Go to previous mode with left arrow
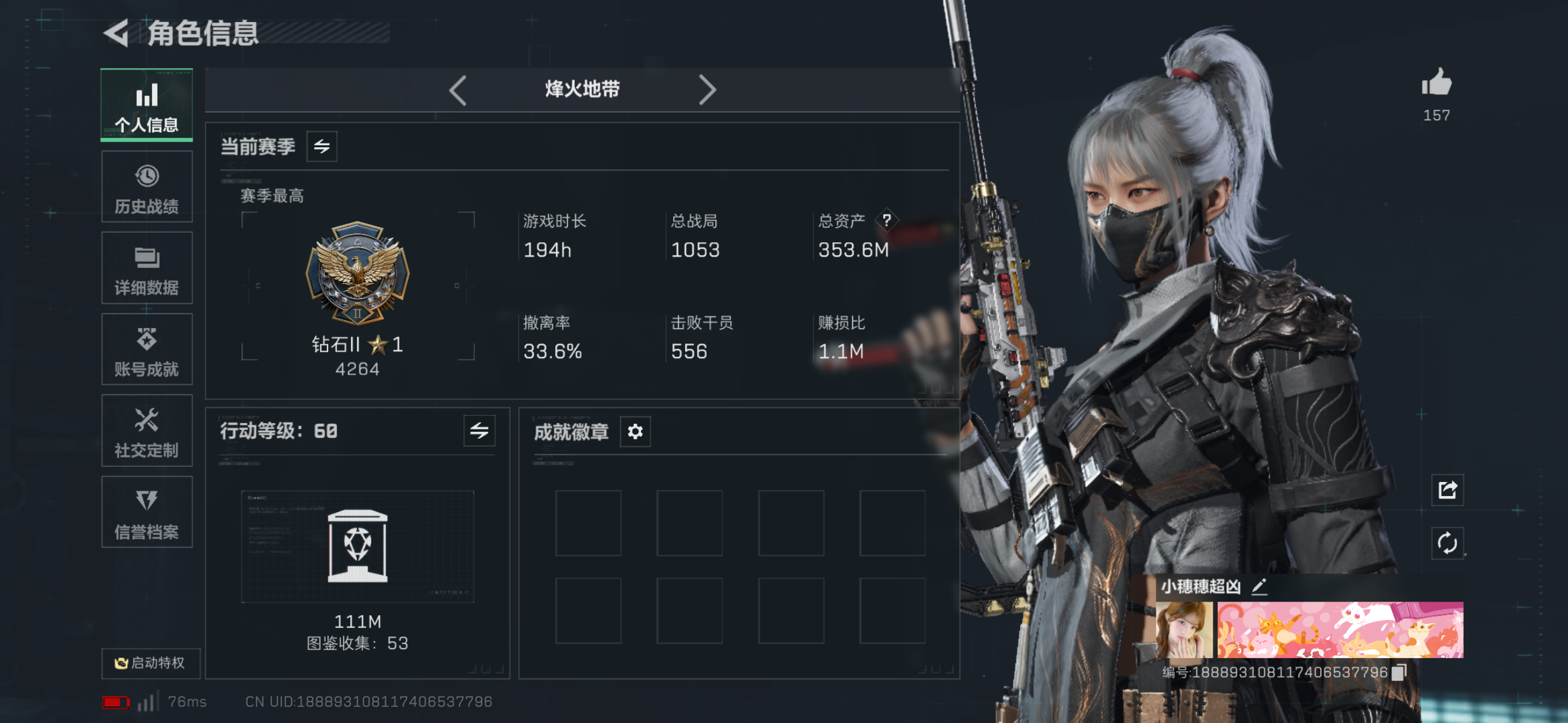The height and width of the screenshot is (723, 1568). [458, 90]
